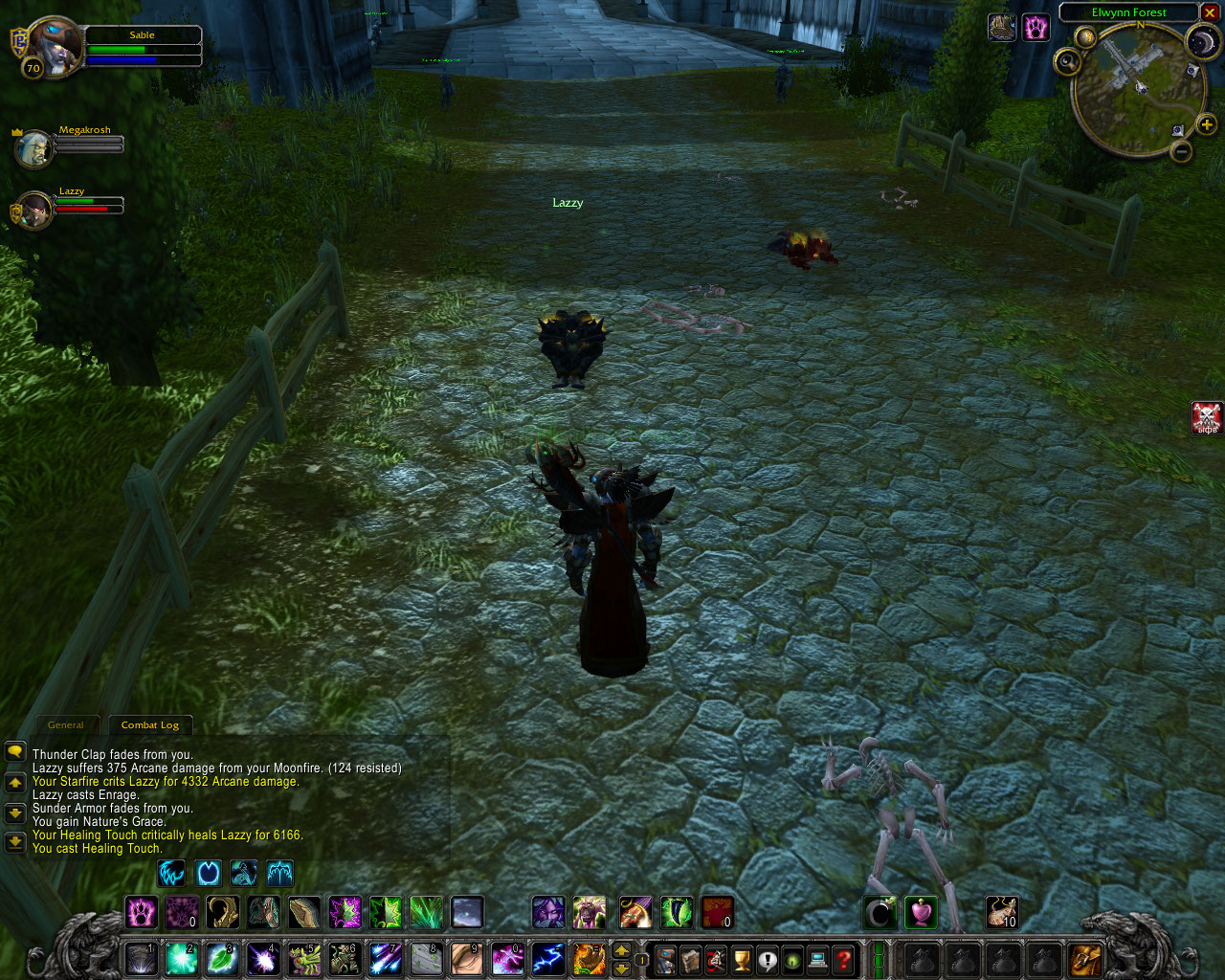Use the pink heart potion item
Screen dimensions: 1225x980
click(921, 913)
